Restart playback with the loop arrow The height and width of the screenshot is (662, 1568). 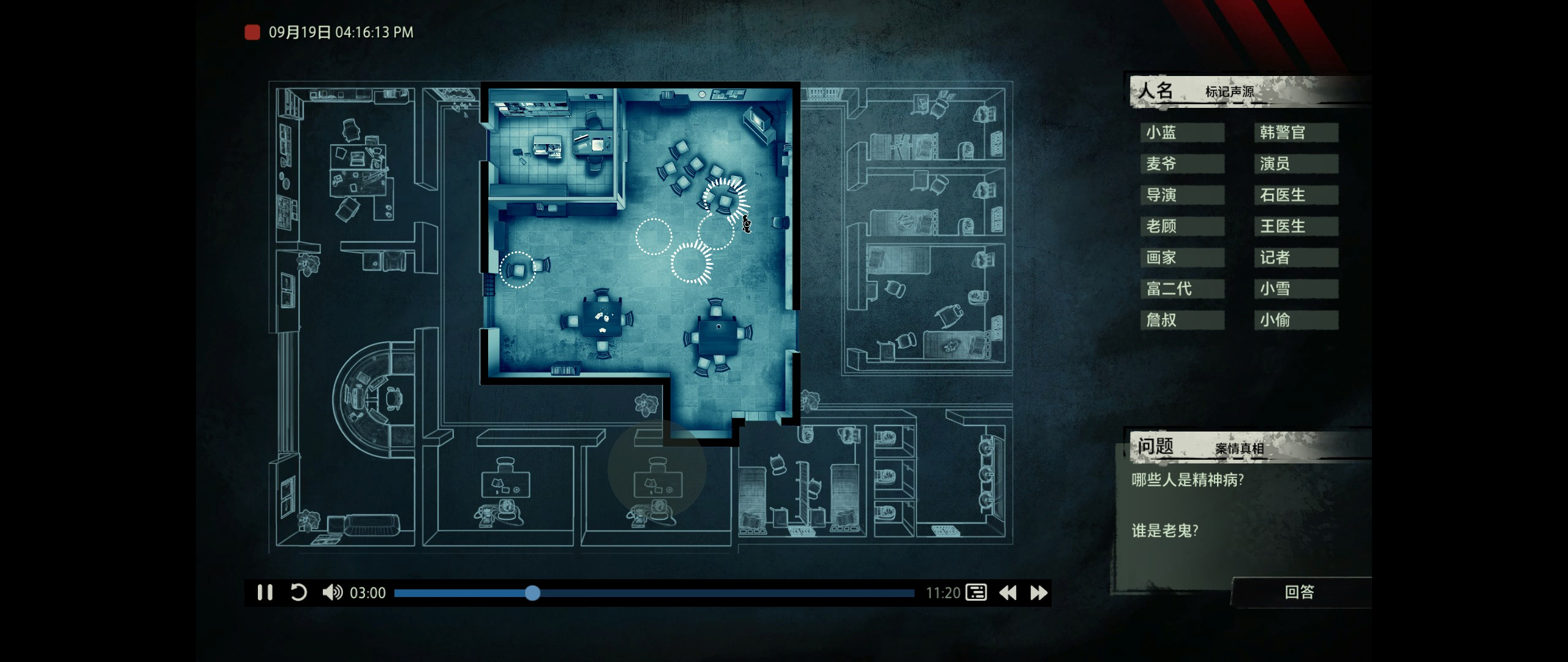tap(298, 593)
